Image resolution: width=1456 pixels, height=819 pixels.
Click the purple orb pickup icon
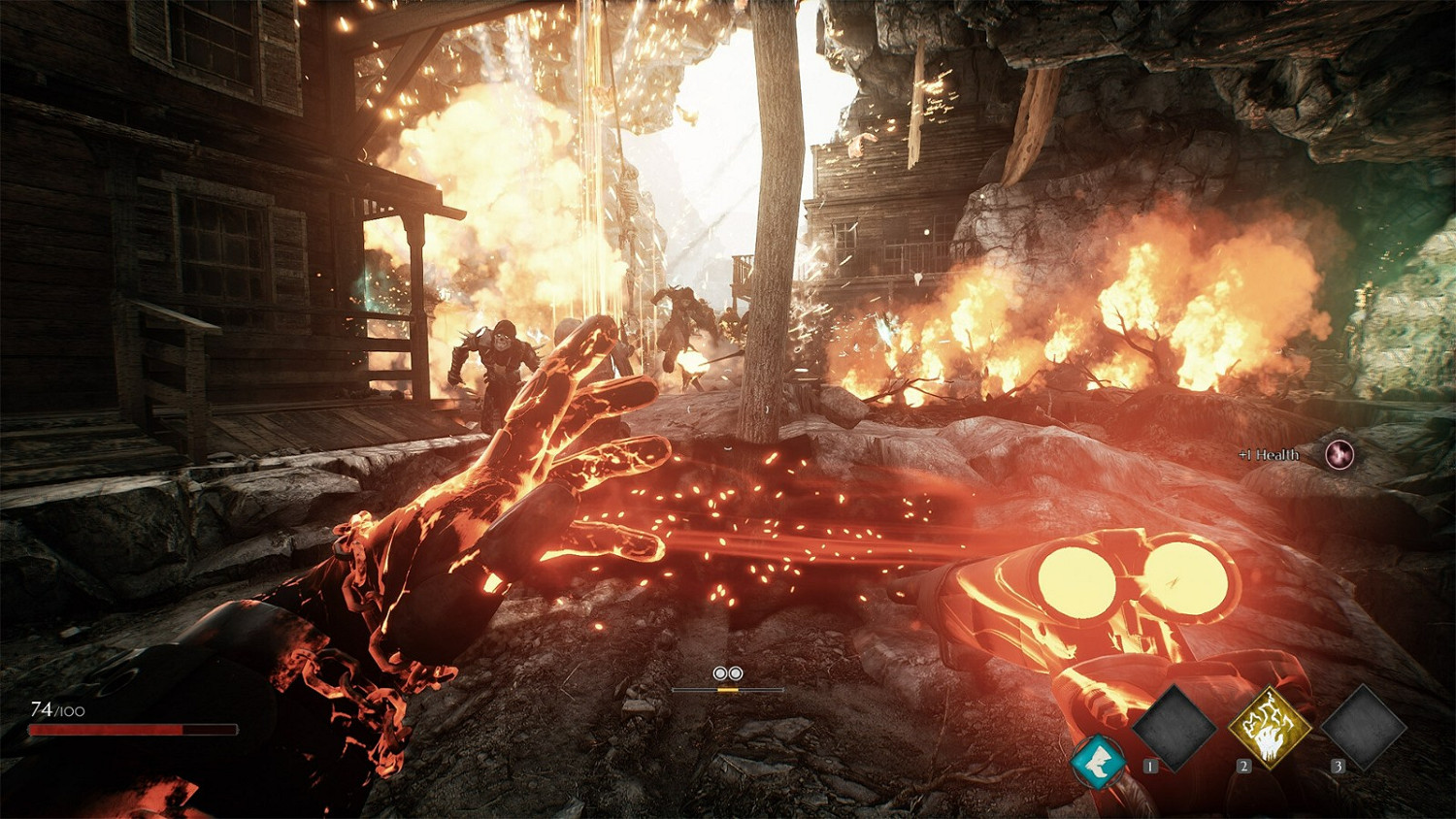[x=1338, y=452]
